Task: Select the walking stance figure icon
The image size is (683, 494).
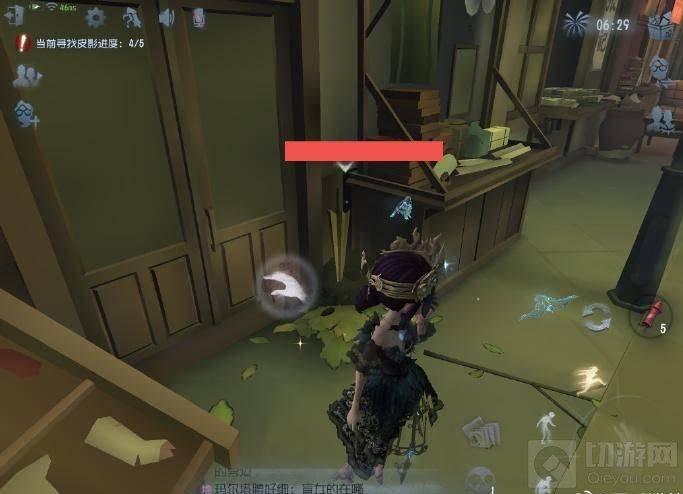Action: click(547, 427)
